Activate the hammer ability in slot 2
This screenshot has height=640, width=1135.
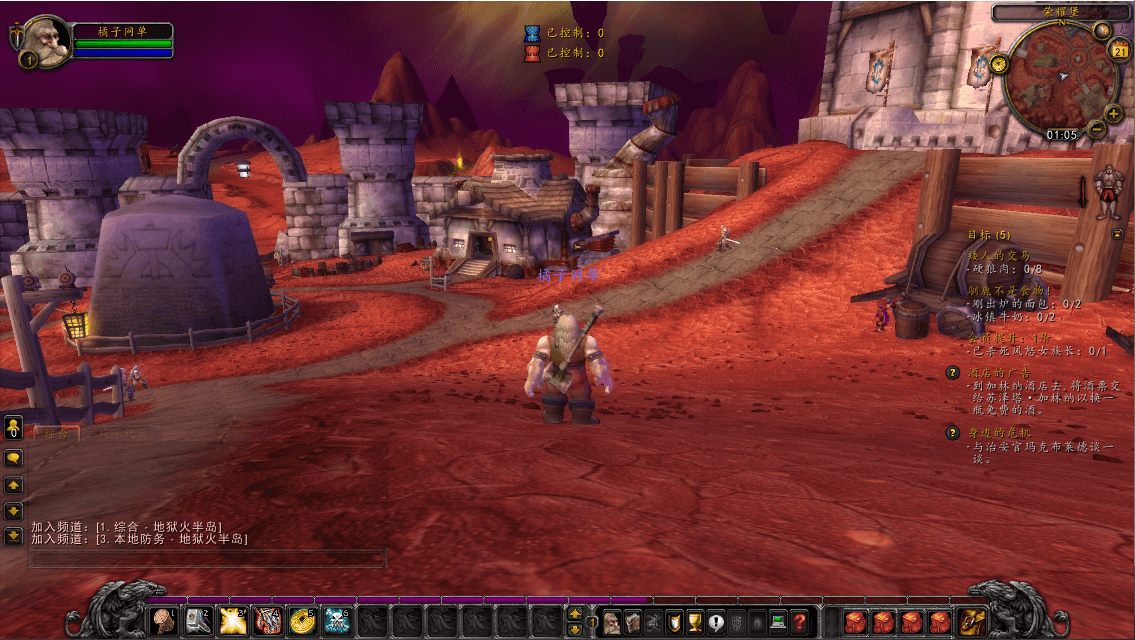pos(197,621)
